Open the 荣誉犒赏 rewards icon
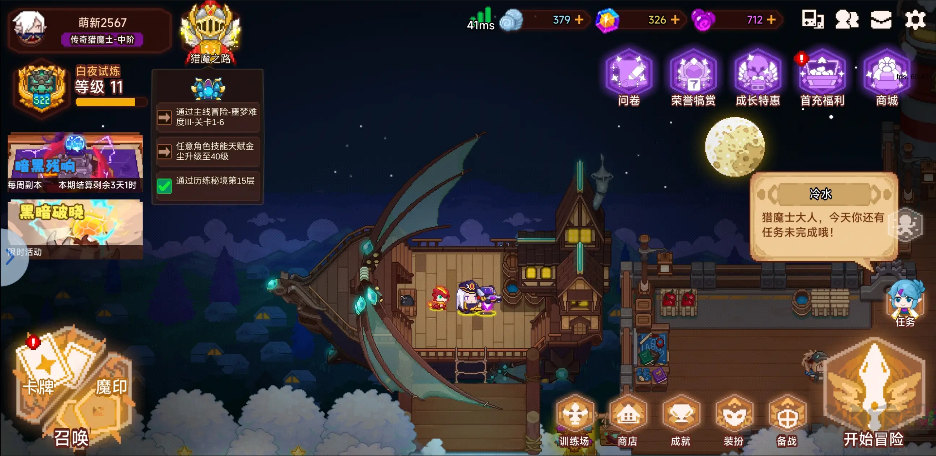Image resolution: width=936 pixels, height=456 pixels. tap(693, 74)
